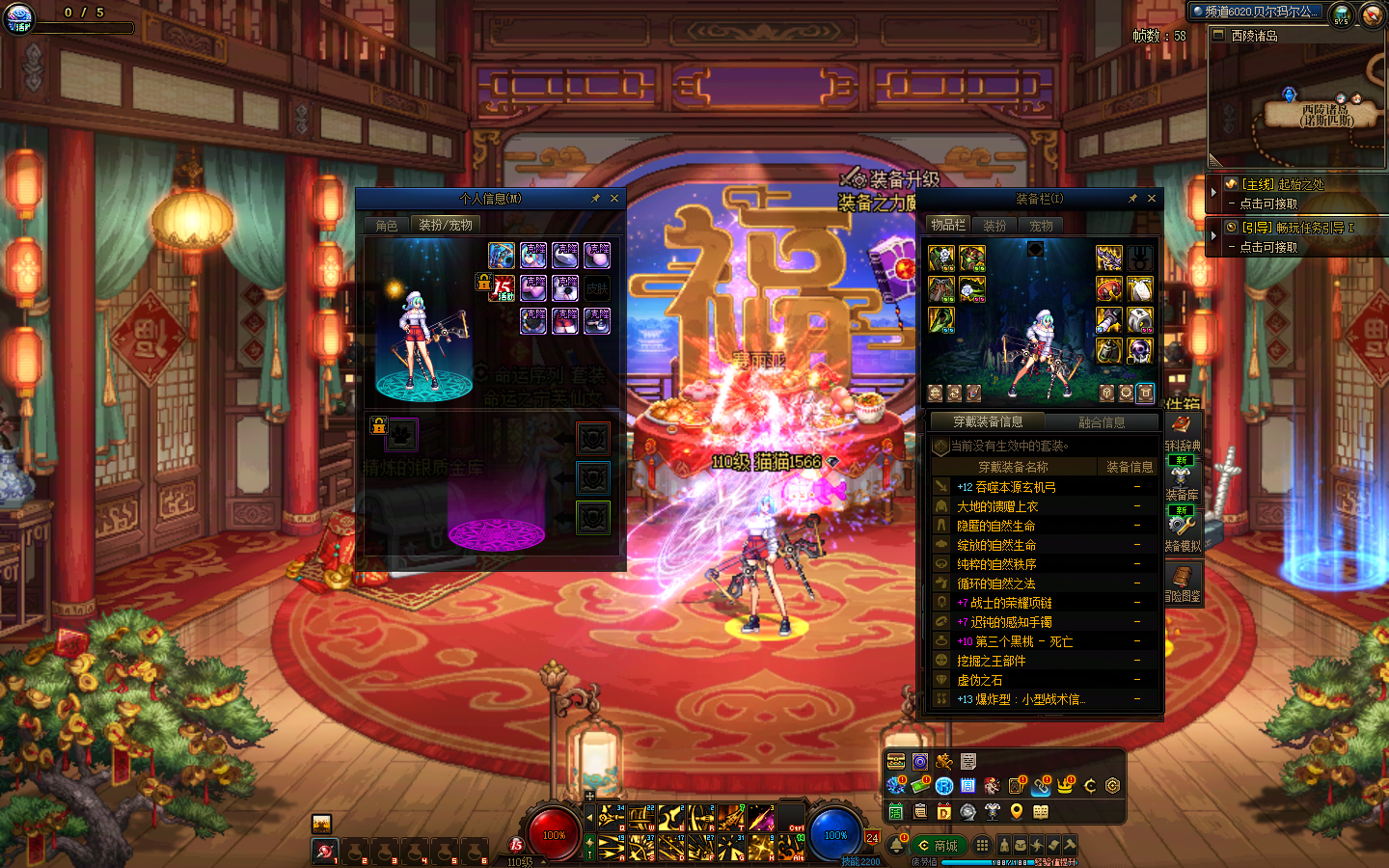The width and height of the screenshot is (1389, 868).
Task: Close the 装备栏 equipment window
Action: click(x=1152, y=199)
